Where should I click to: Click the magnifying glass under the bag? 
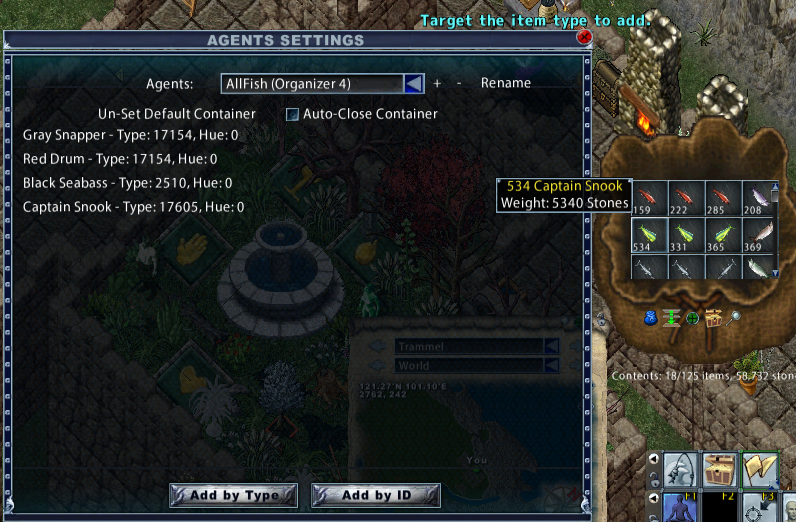(734, 318)
